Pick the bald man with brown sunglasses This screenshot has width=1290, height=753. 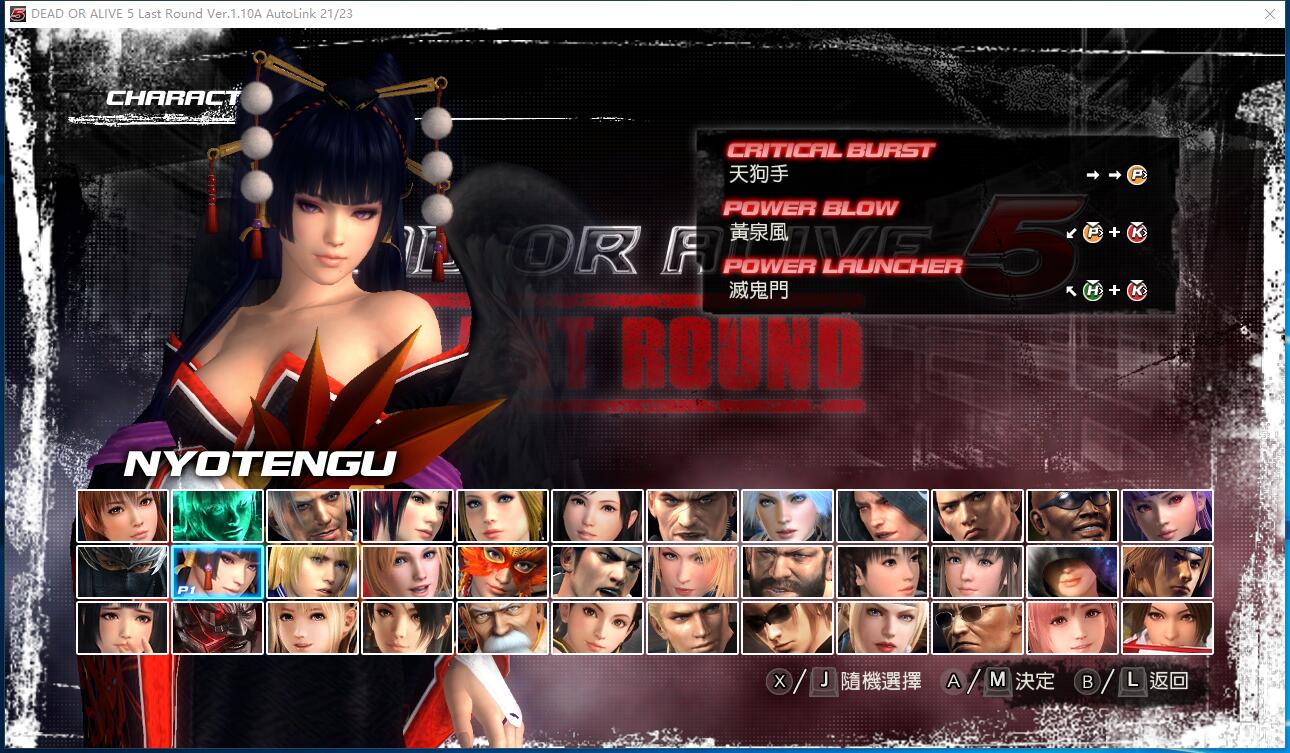977,627
